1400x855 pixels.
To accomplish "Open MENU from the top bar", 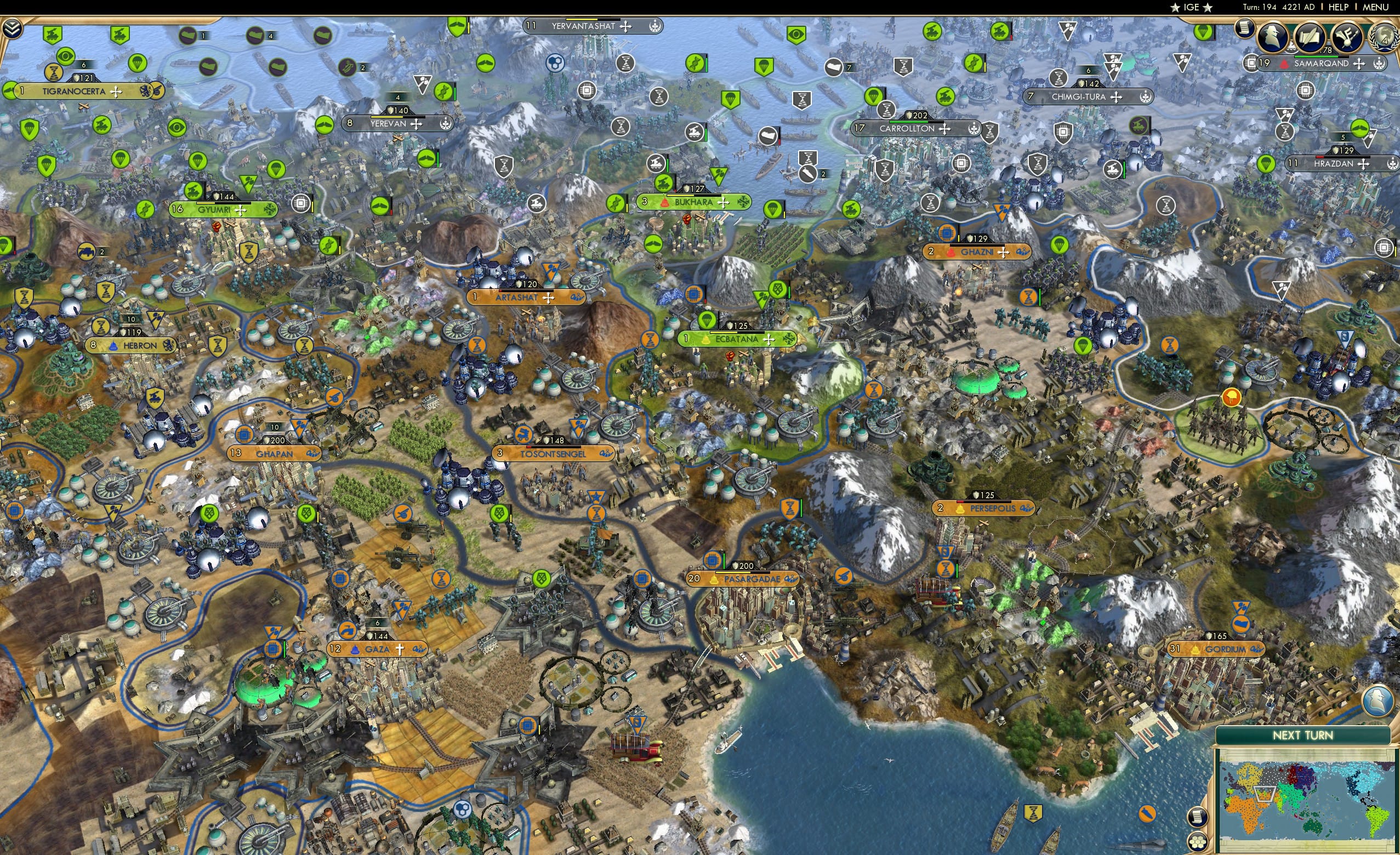I will (x=1374, y=7).
